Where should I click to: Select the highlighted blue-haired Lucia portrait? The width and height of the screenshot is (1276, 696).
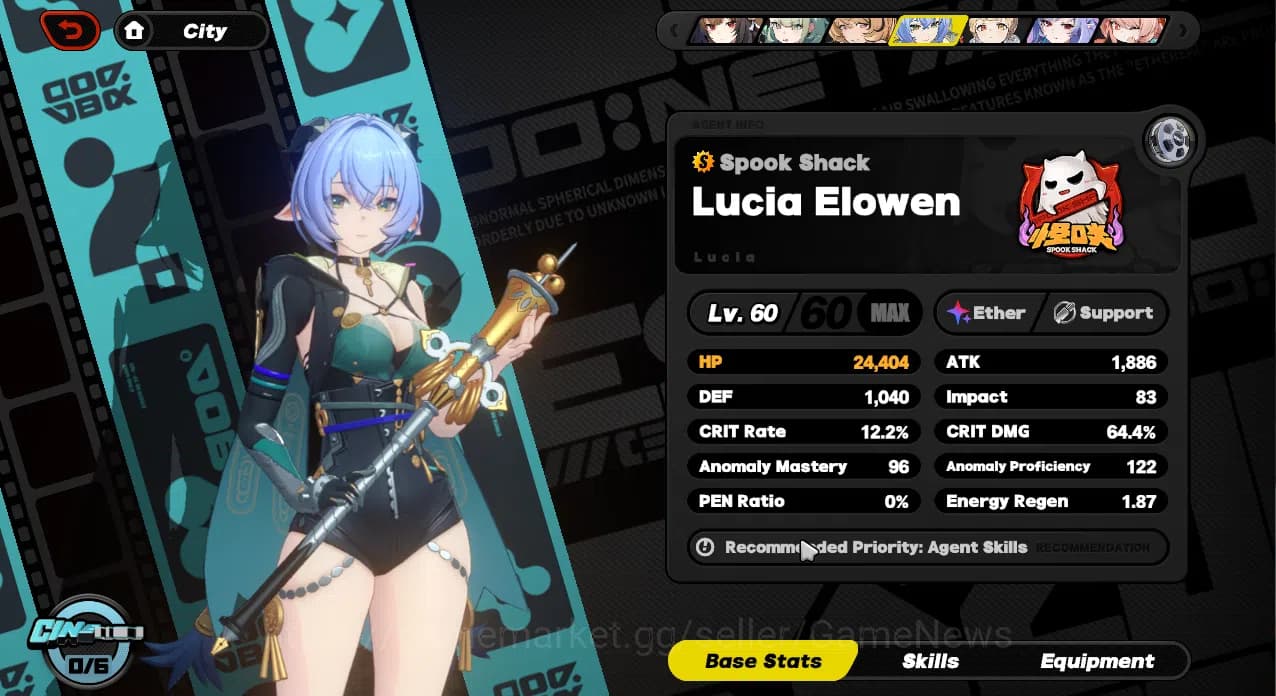[x=928, y=31]
